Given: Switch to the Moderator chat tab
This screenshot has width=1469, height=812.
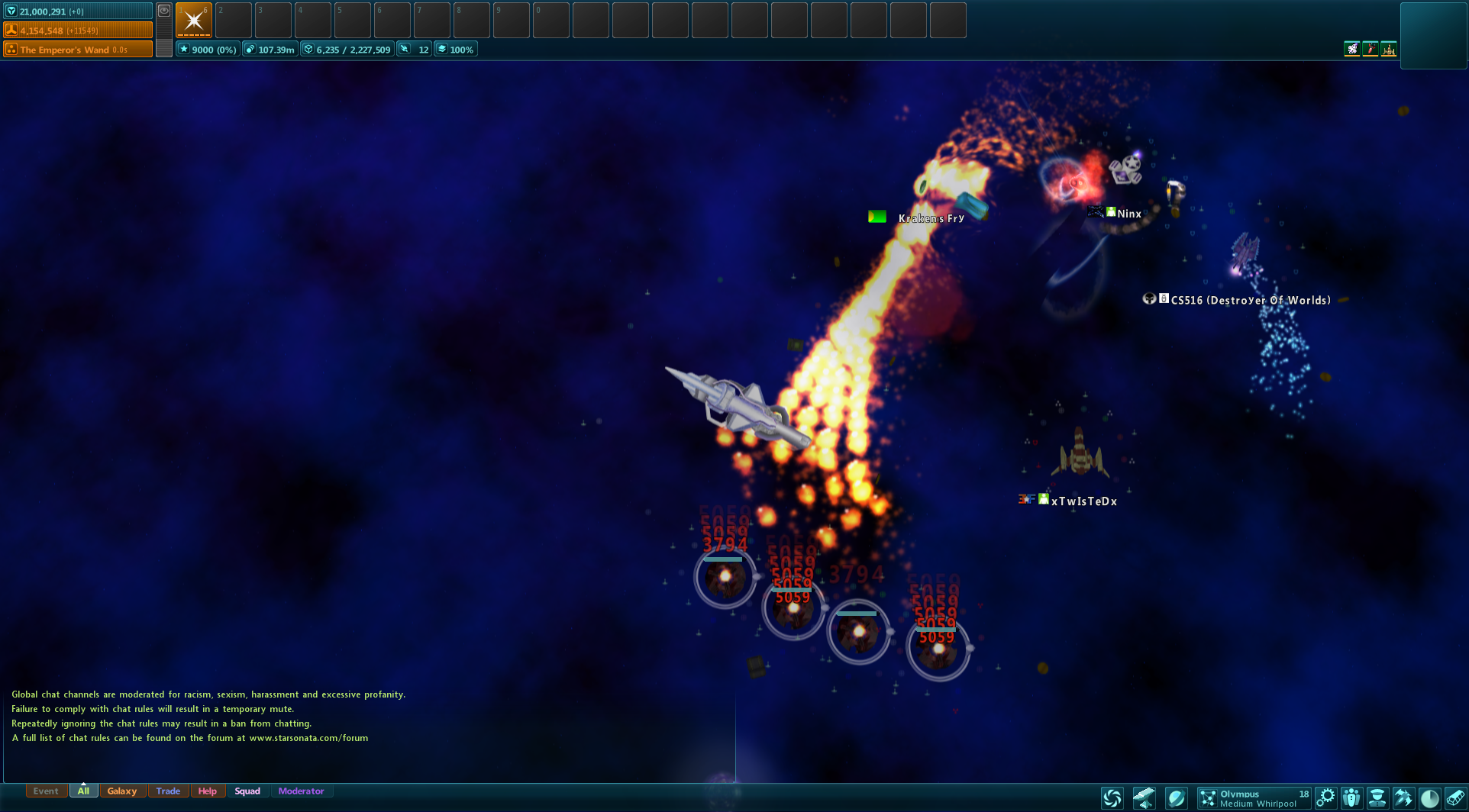Looking at the screenshot, I should (301, 791).
